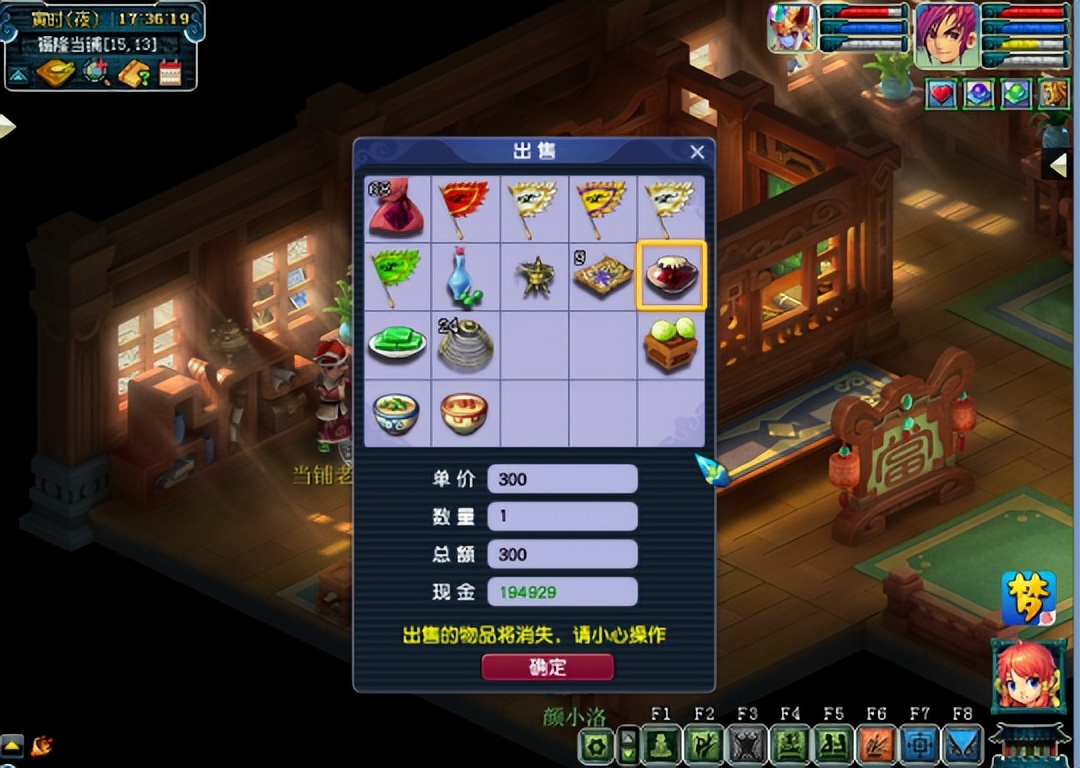Viewport: 1080px width, 768px height.
Task: Activate the F7 blue target skill
Action: tap(919, 745)
